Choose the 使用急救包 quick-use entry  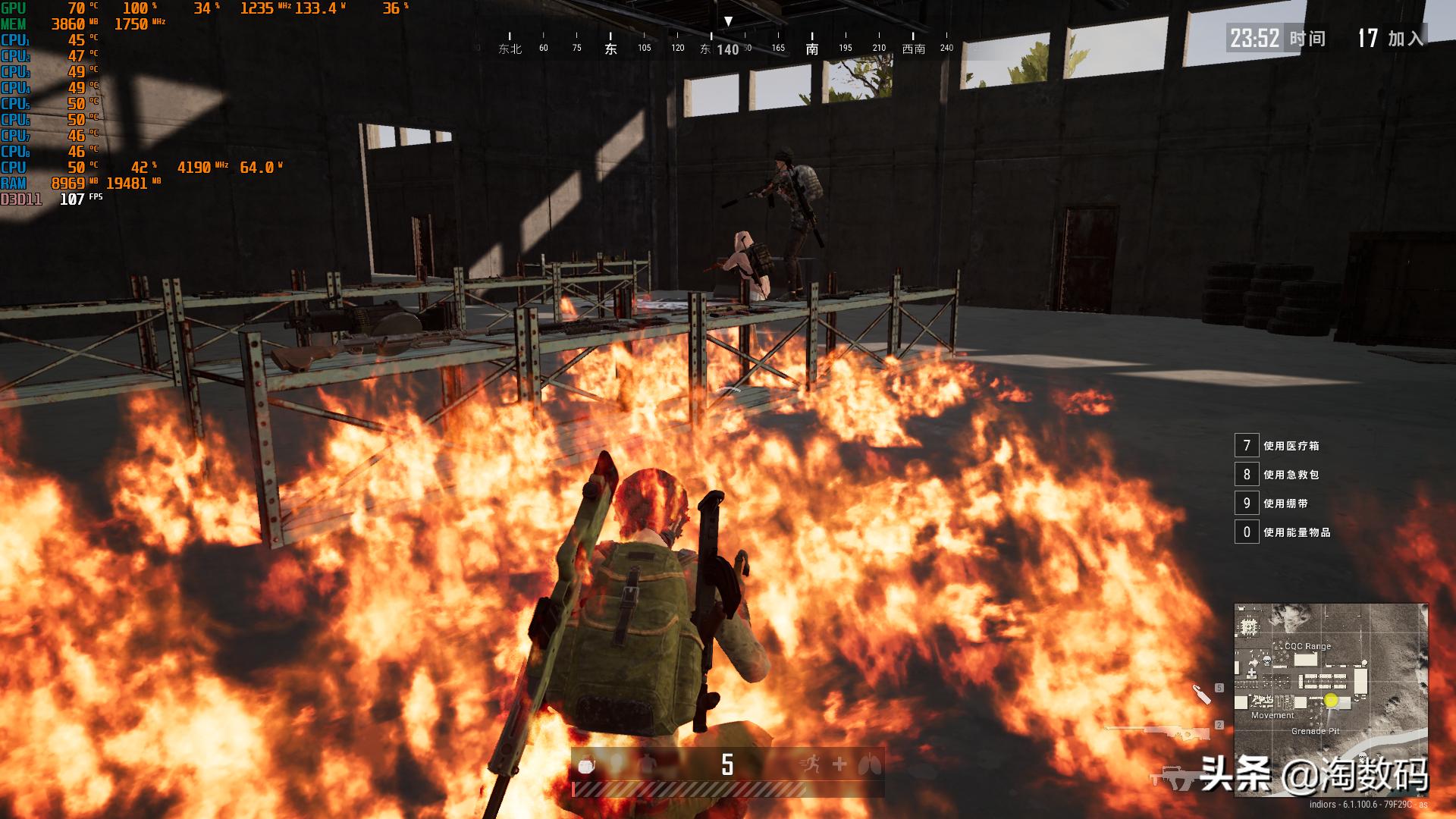pyautogui.click(x=1291, y=475)
